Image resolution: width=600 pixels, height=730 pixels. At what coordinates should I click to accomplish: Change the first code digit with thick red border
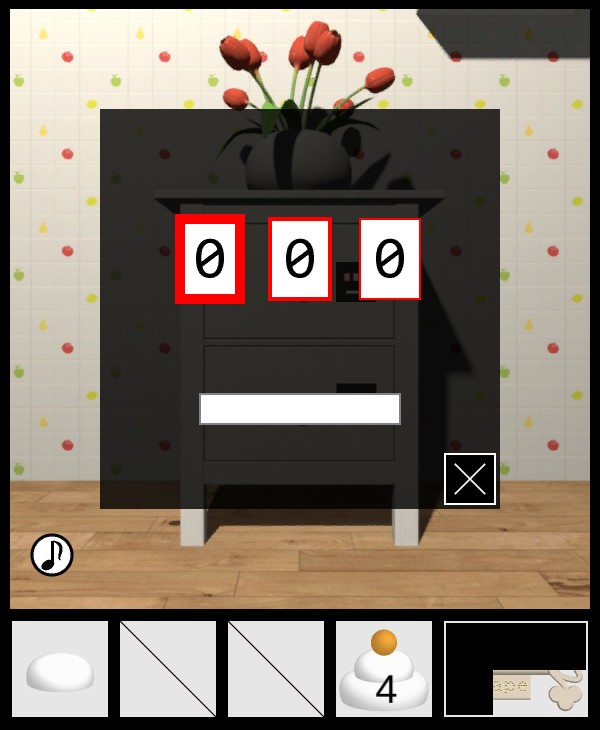coord(210,259)
